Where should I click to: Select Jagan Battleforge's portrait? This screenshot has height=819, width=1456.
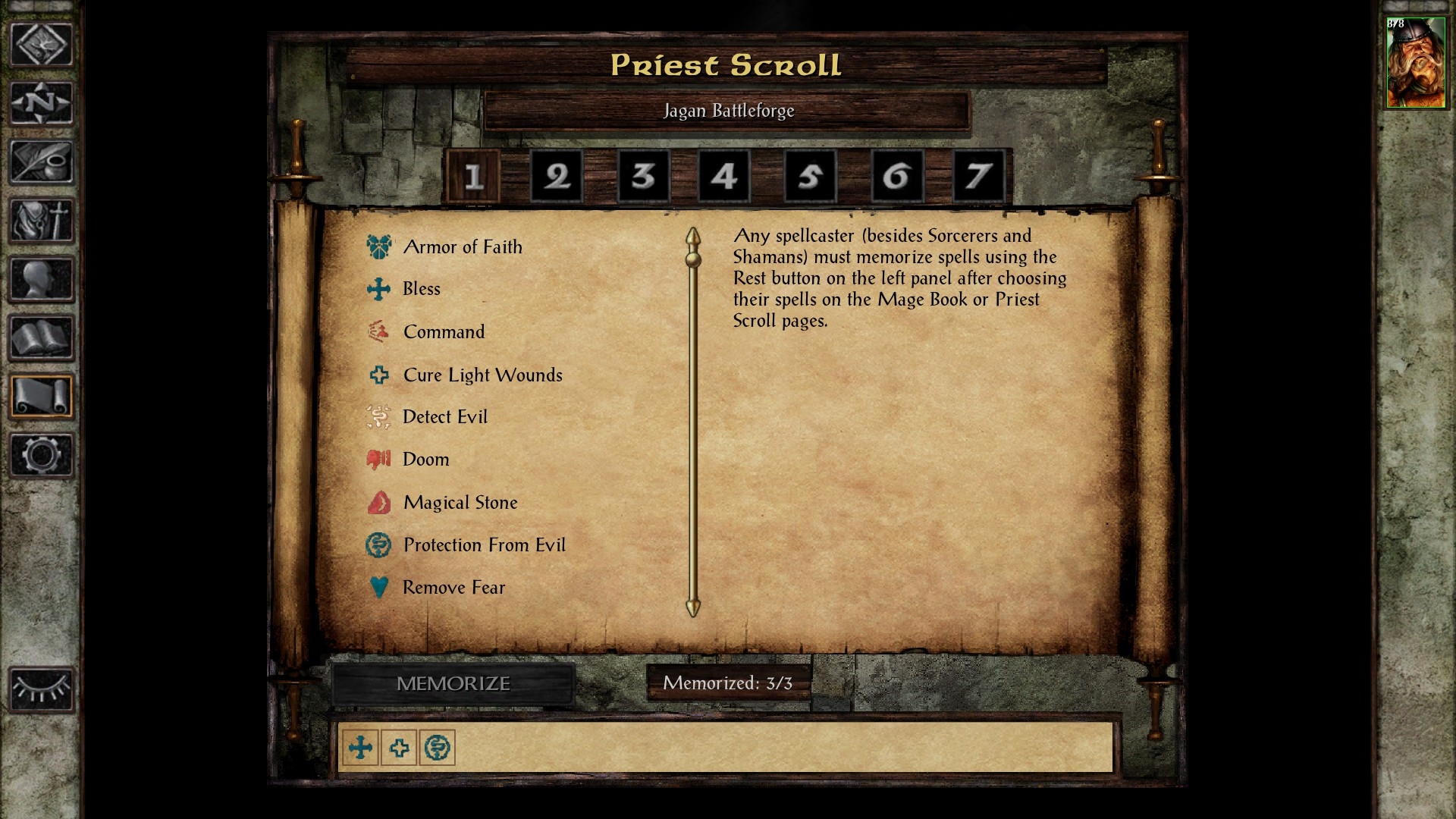[x=1415, y=63]
